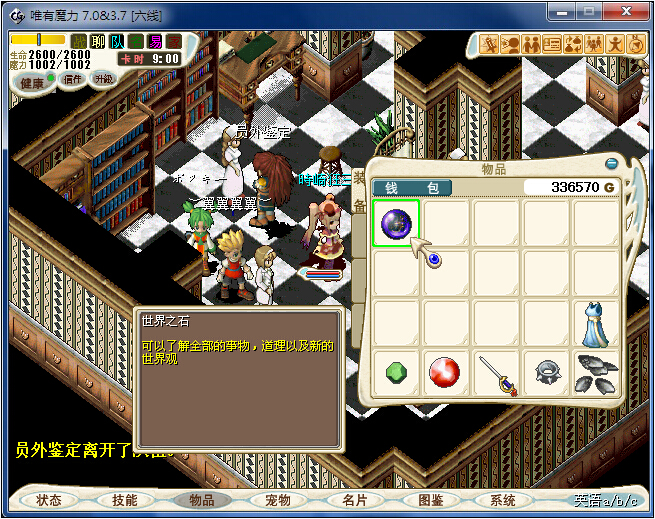Select the purple World Stone orb slot

point(396,223)
